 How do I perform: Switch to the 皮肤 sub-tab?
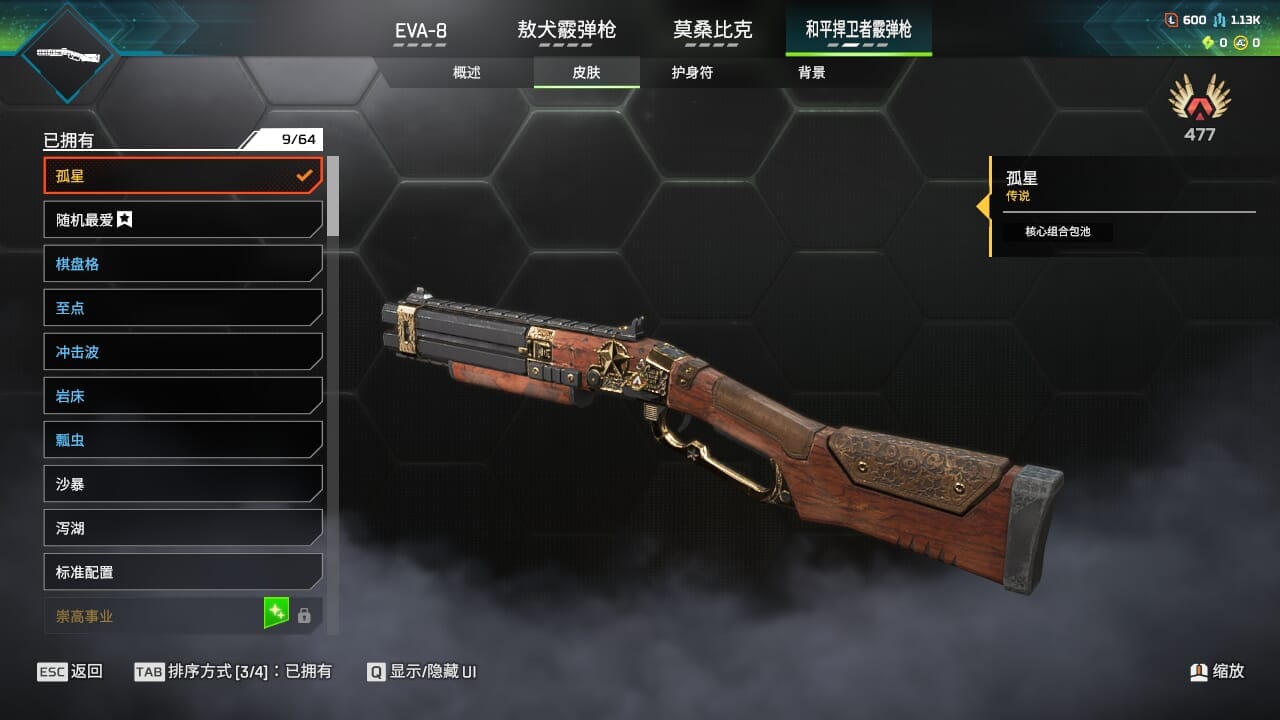[x=586, y=73]
